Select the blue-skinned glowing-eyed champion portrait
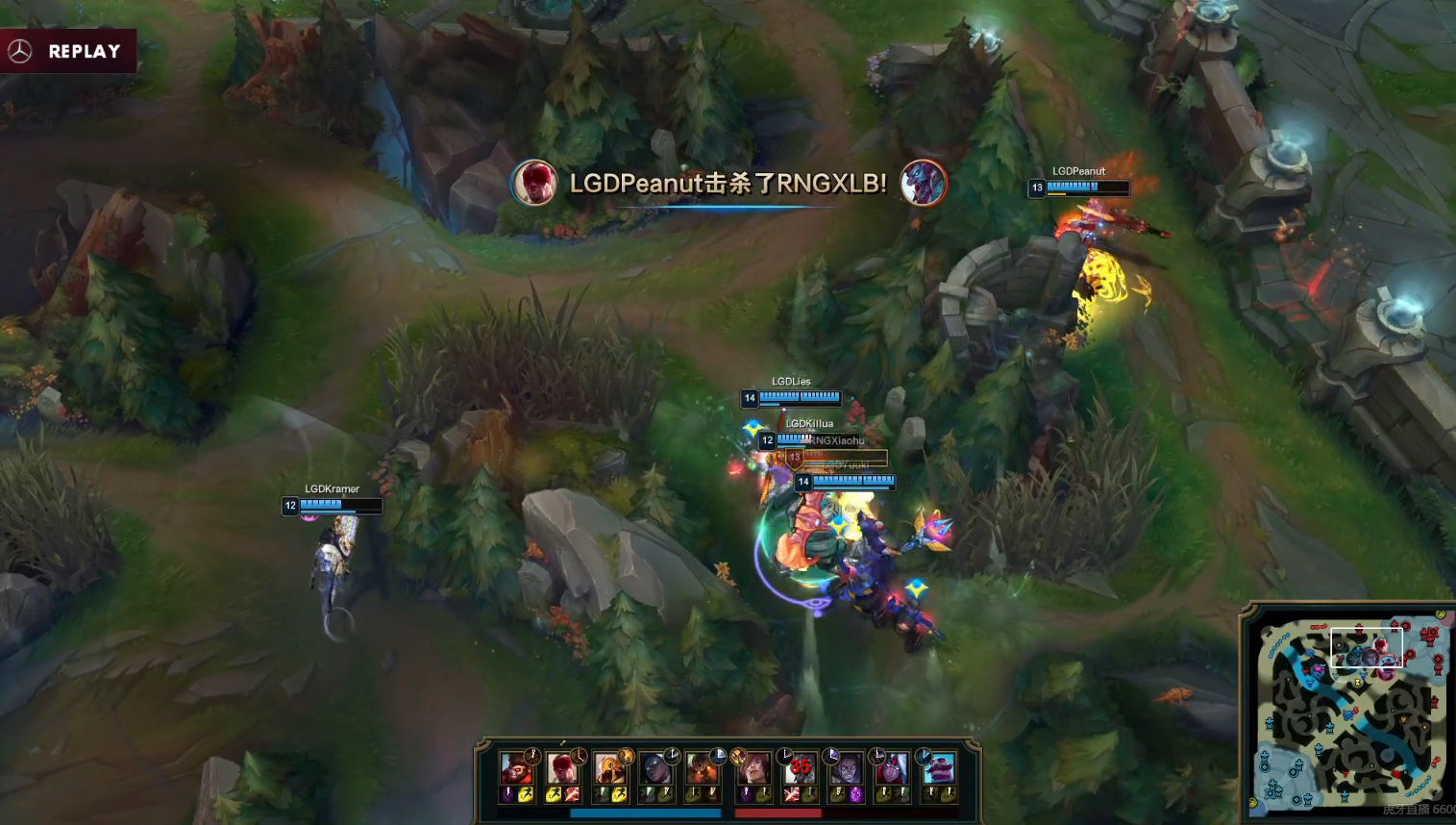Image resolution: width=1456 pixels, height=825 pixels. pos(656,769)
